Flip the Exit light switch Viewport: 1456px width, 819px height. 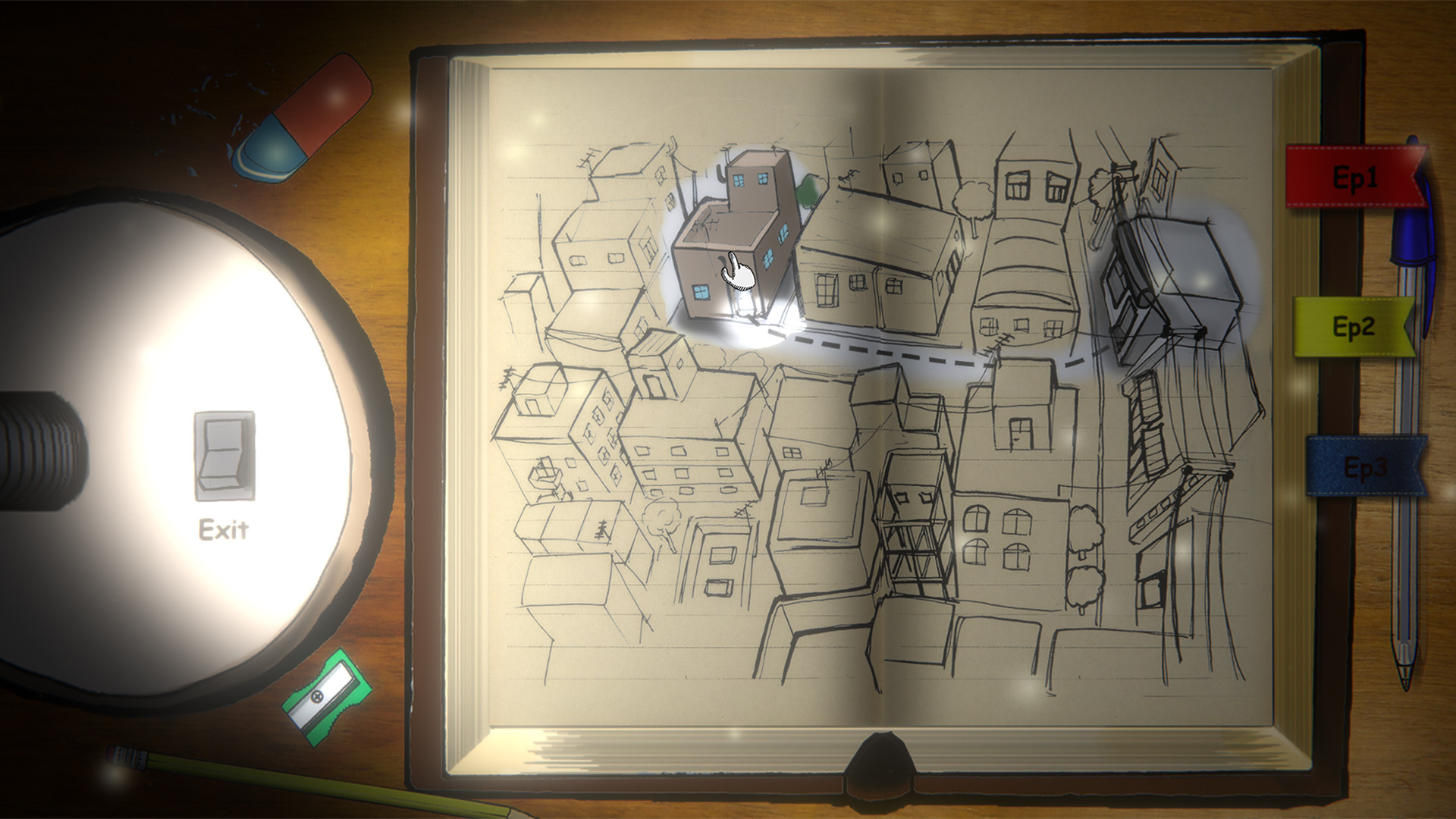tap(223, 456)
